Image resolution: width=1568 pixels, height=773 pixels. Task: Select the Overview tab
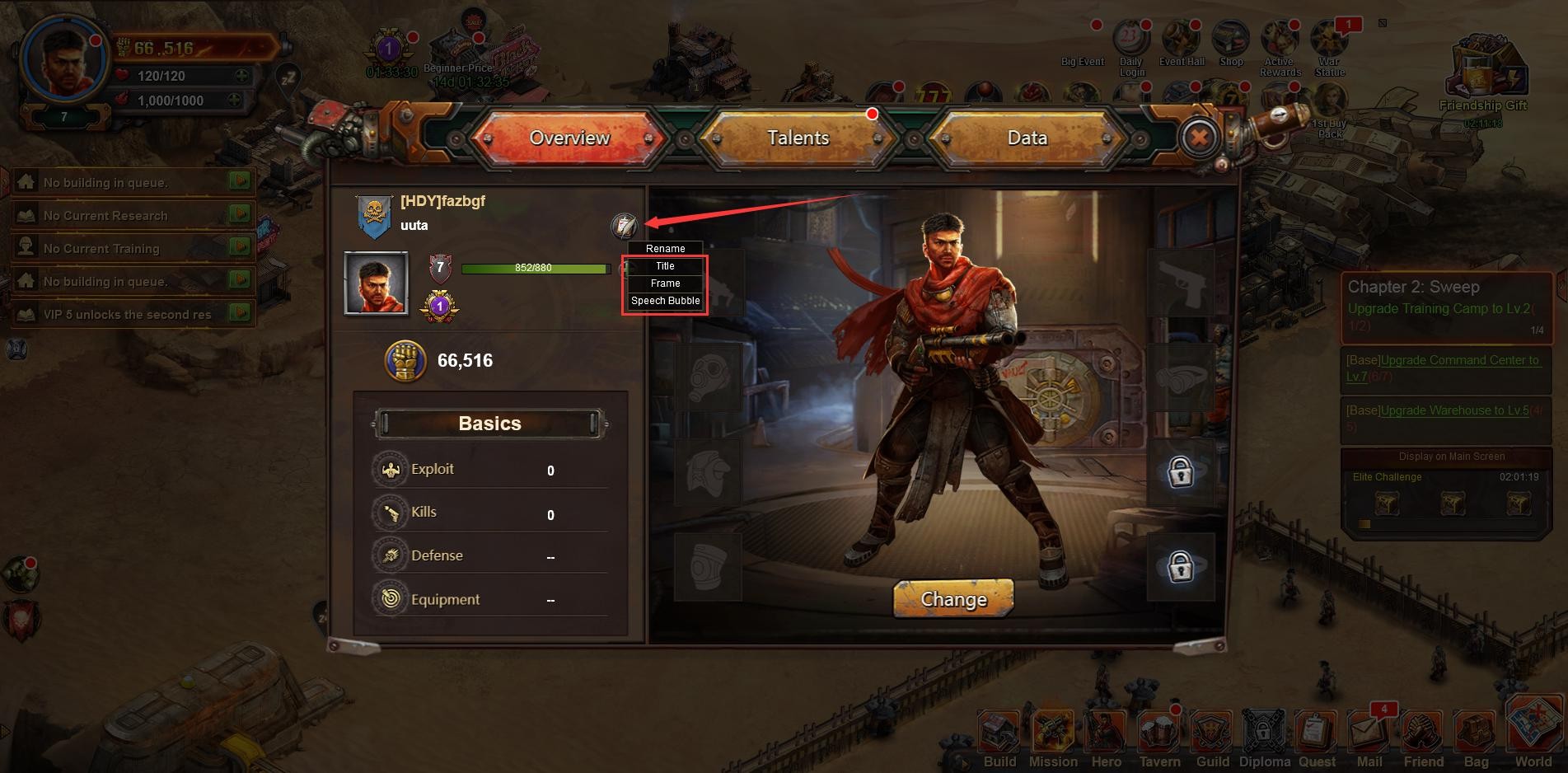pyautogui.click(x=569, y=138)
